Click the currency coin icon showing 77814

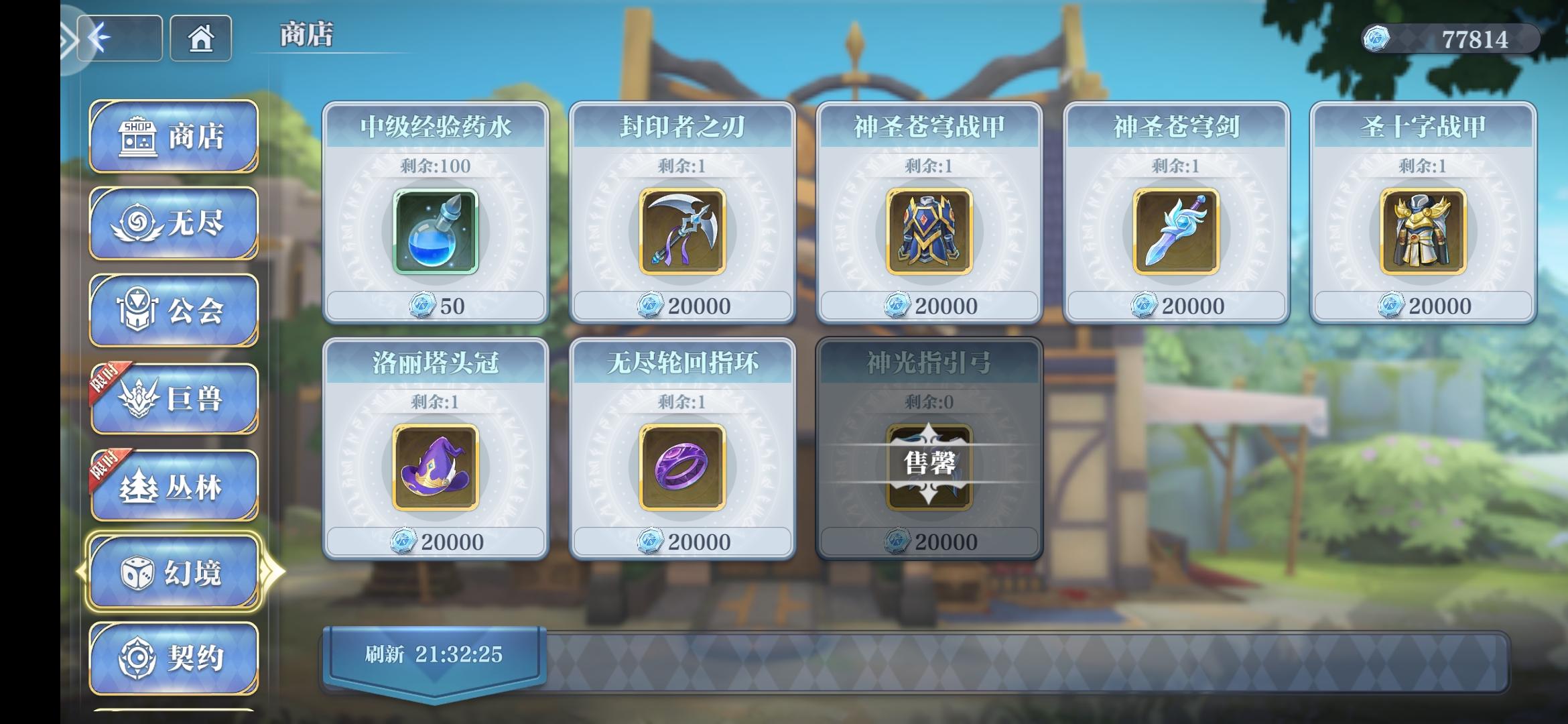pyautogui.click(x=1378, y=39)
